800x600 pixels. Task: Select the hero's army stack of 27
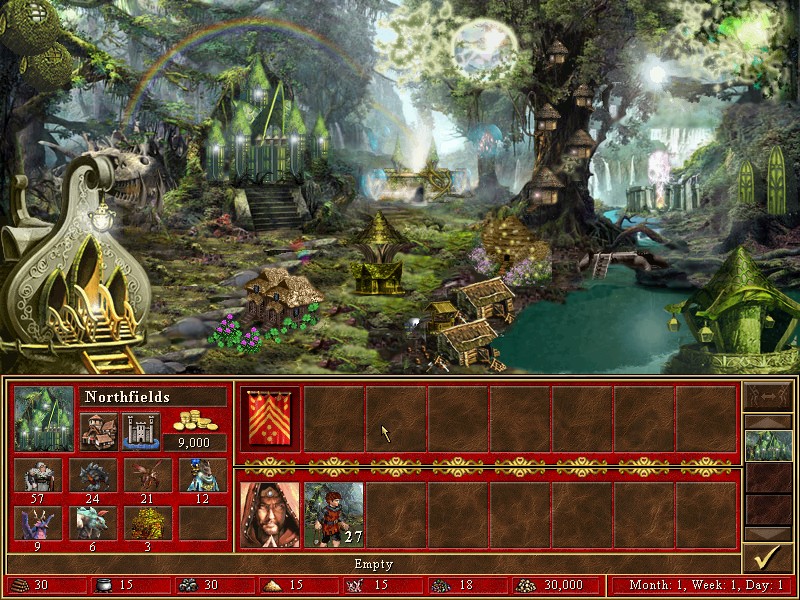pyautogui.click(x=333, y=514)
